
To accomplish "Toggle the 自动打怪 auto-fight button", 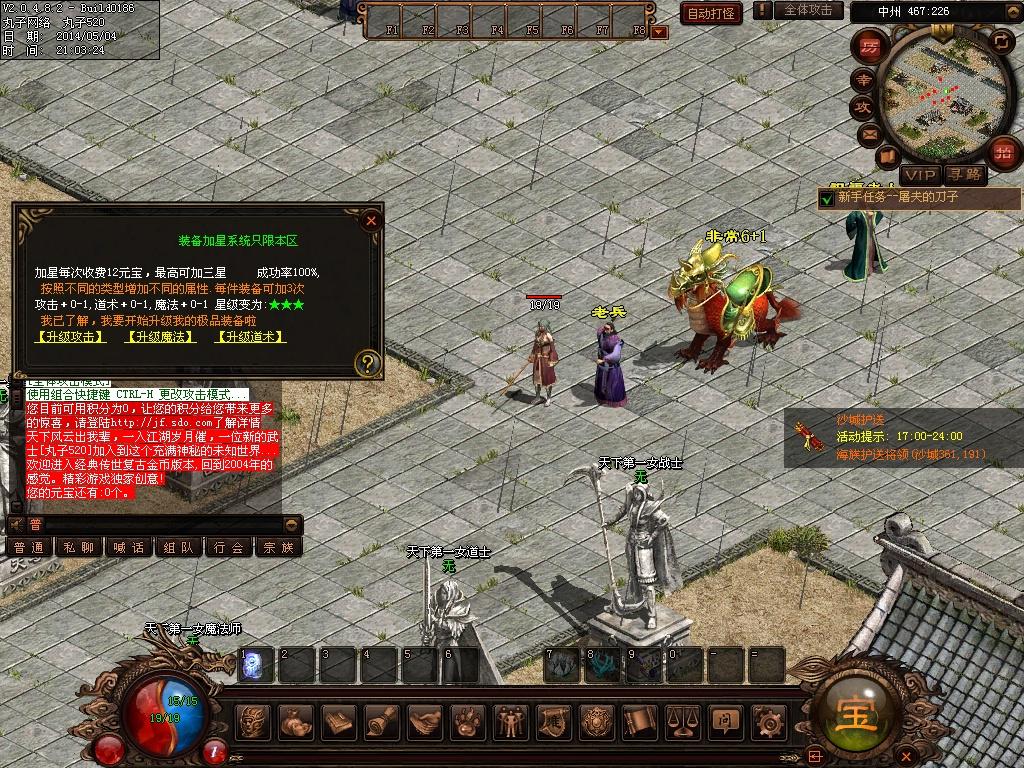I will (712, 13).
